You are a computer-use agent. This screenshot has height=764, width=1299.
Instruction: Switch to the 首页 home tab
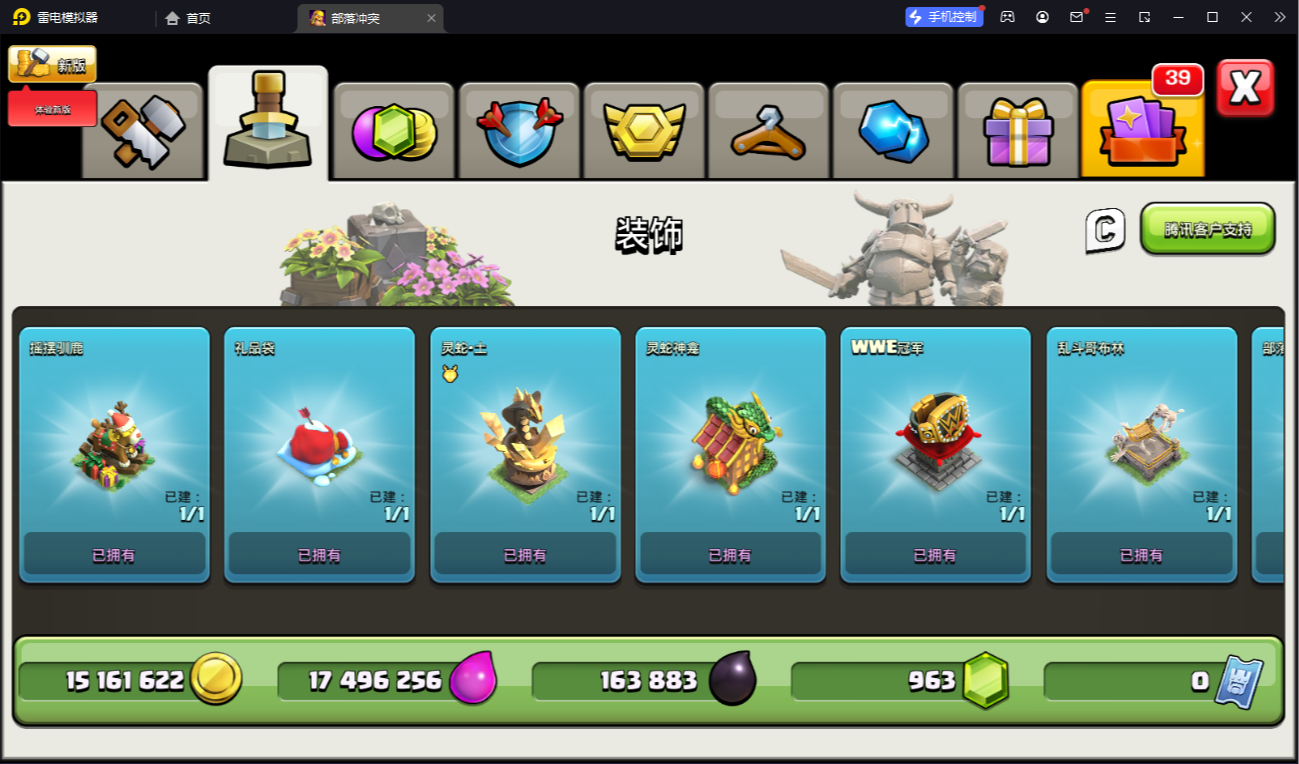(x=188, y=18)
